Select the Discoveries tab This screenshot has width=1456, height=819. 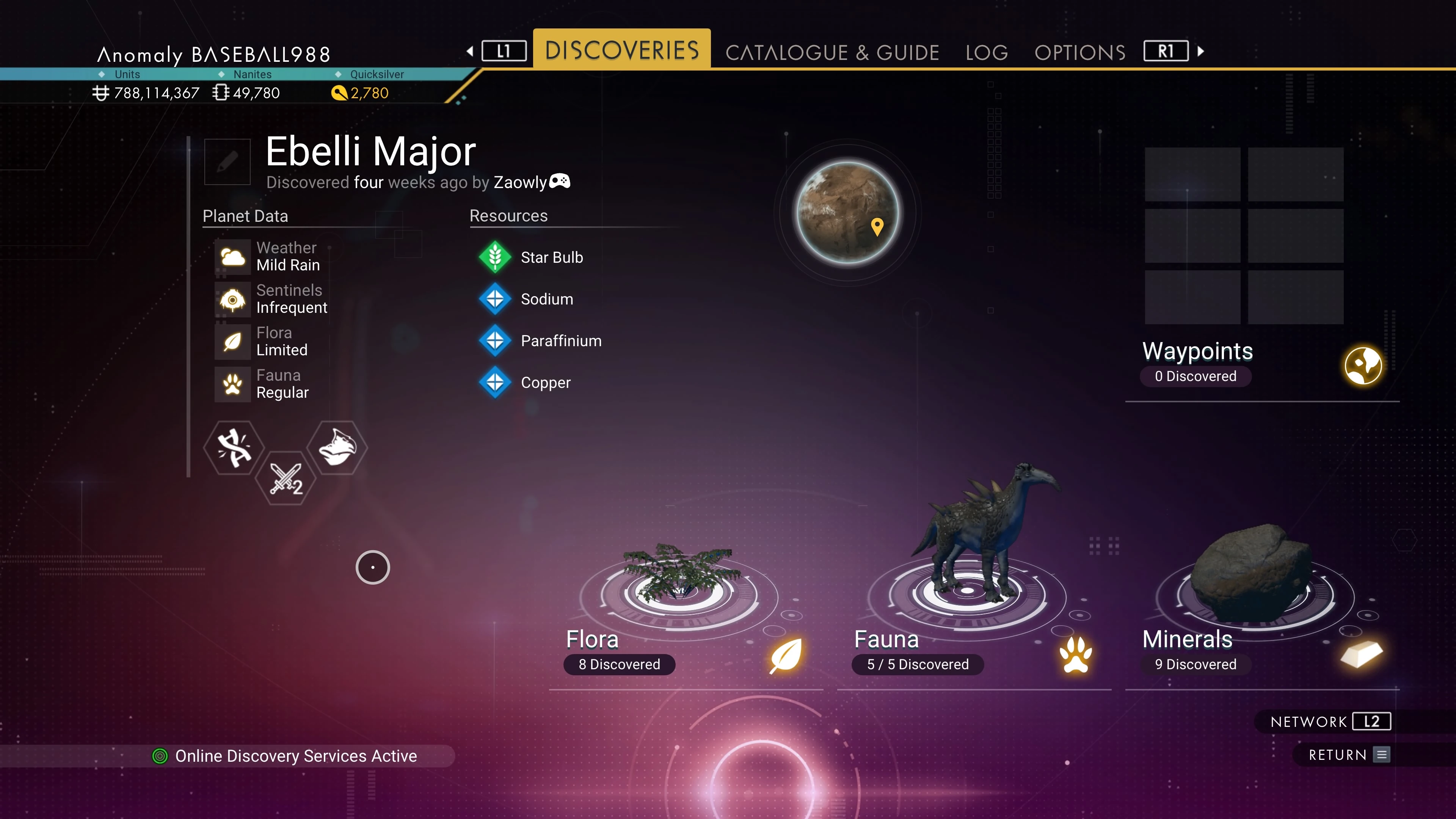(622, 50)
